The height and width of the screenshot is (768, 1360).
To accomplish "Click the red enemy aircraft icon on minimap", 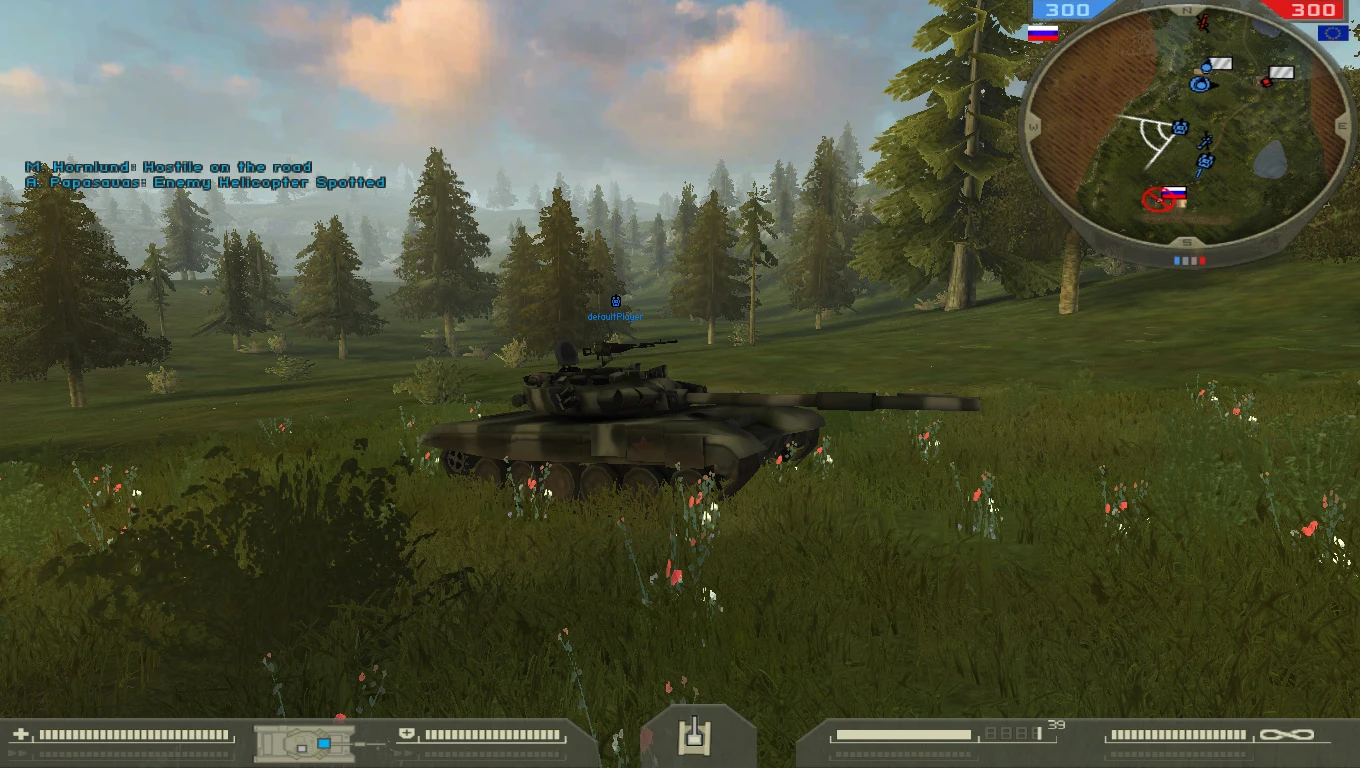I will [1201, 20].
